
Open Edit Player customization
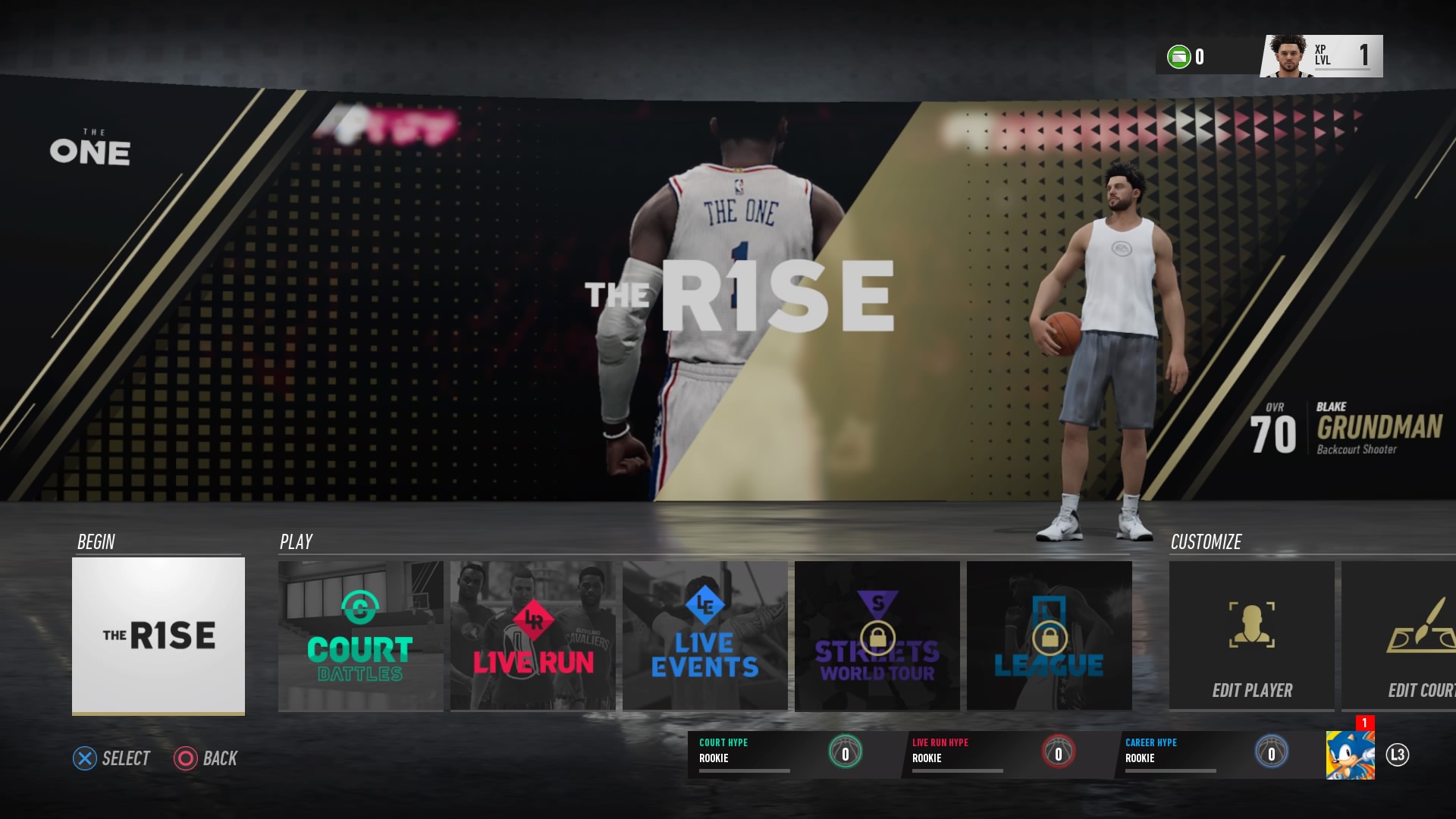[x=1251, y=635]
